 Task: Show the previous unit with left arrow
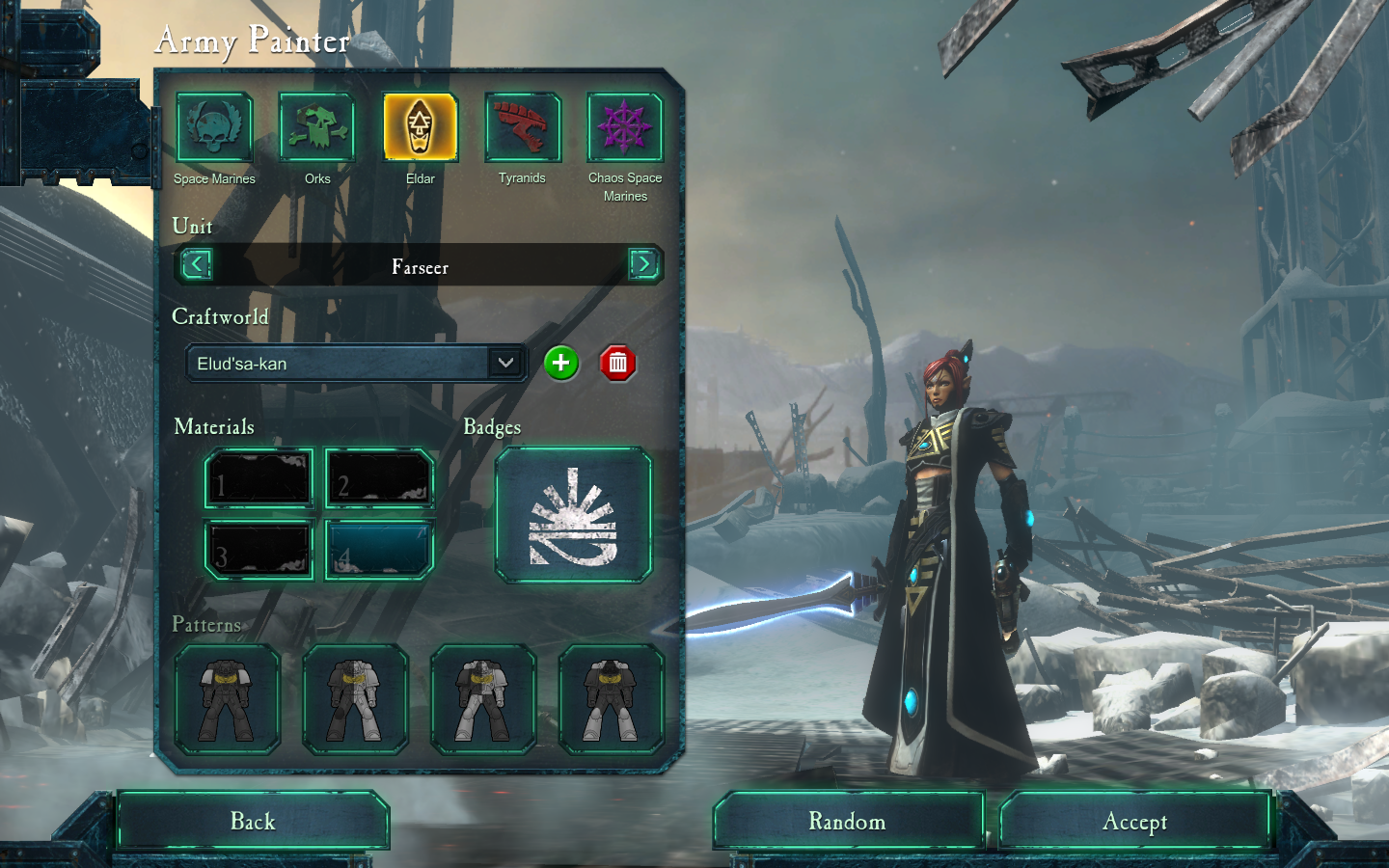pyautogui.click(x=197, y=264)
